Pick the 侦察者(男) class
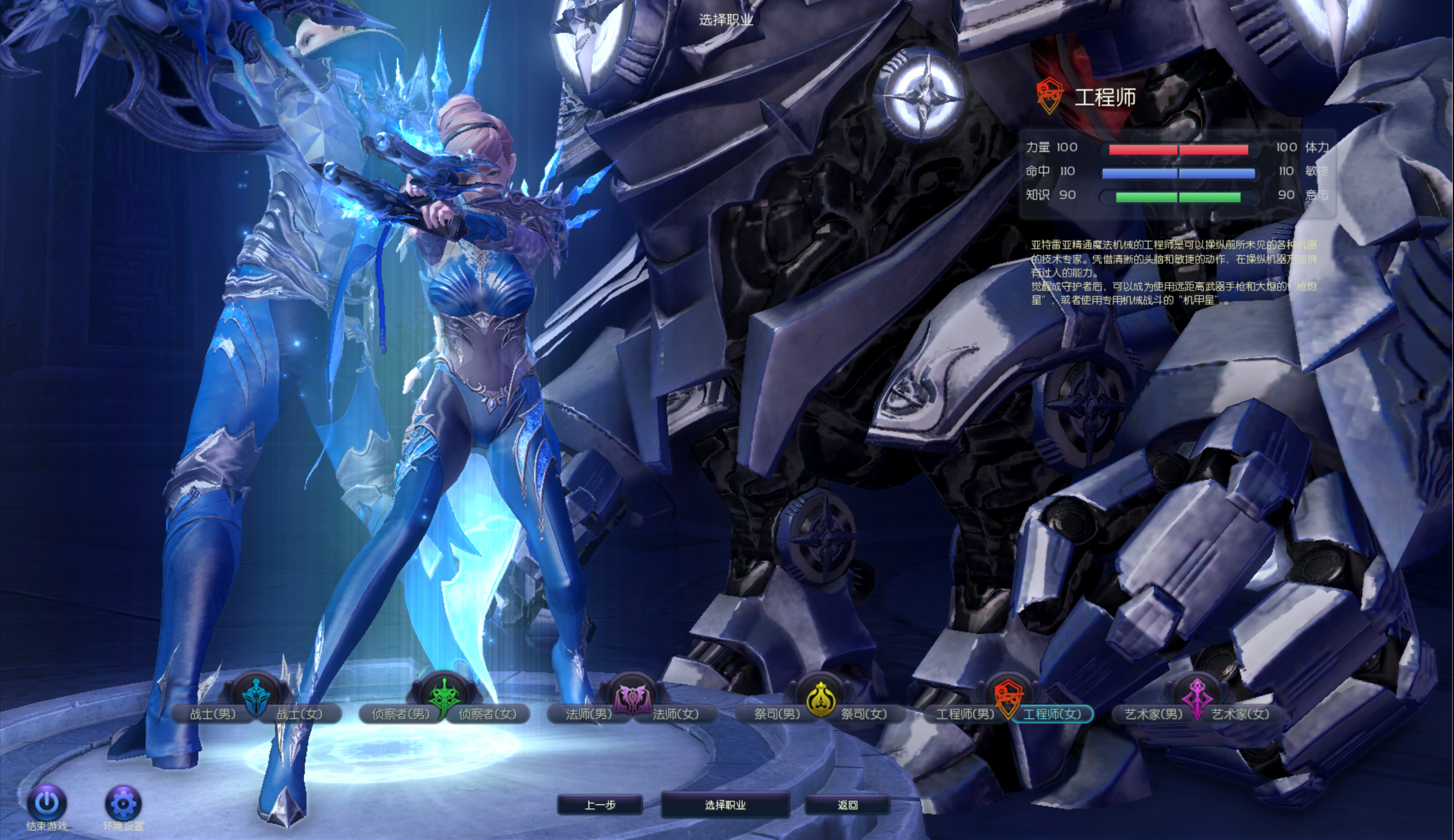The width and height of the screenshot is (1454, 840). pos(400,714)
